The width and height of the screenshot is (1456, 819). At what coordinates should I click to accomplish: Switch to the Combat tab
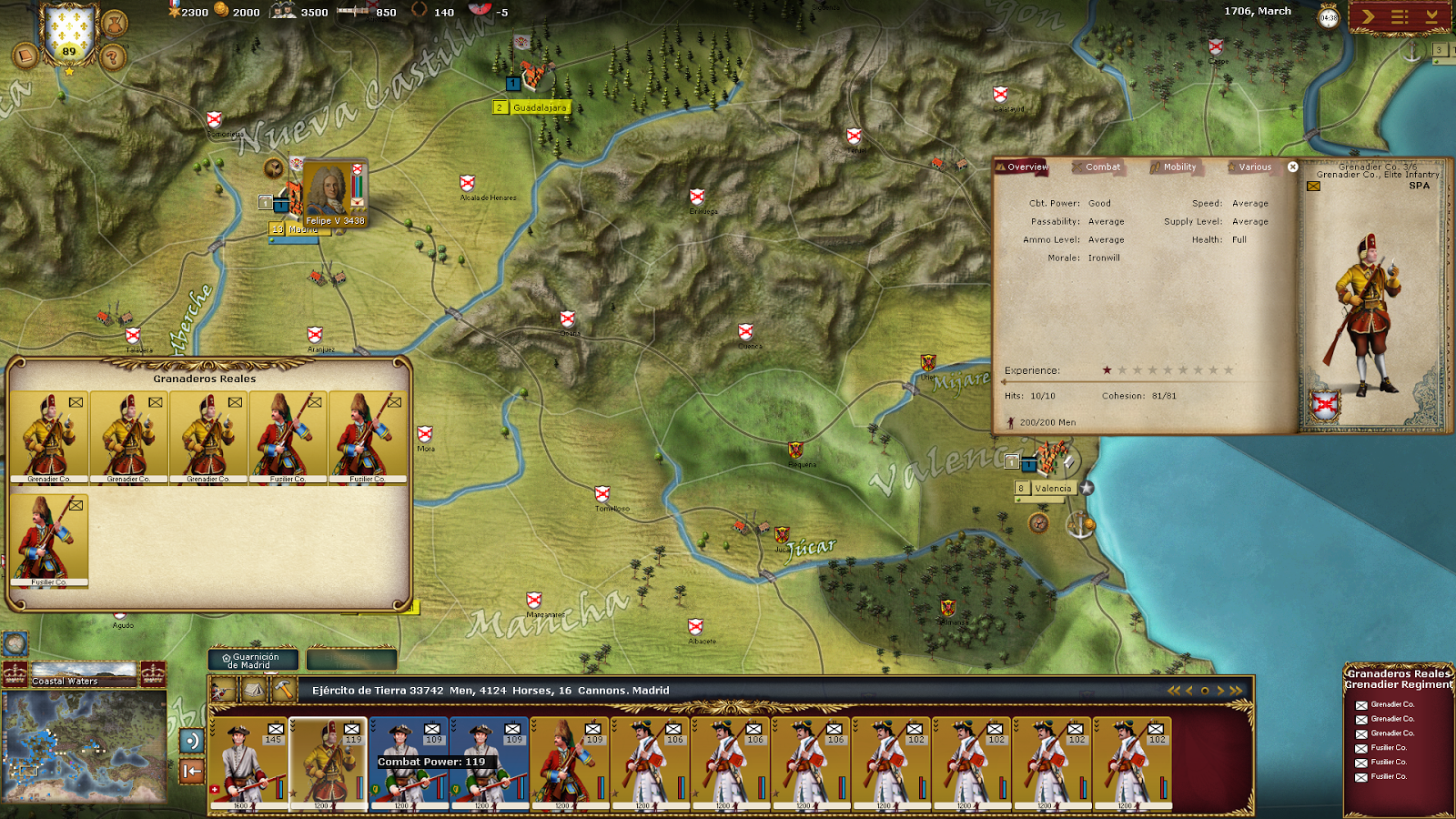pyautogui.click(x=1101, y=167)
